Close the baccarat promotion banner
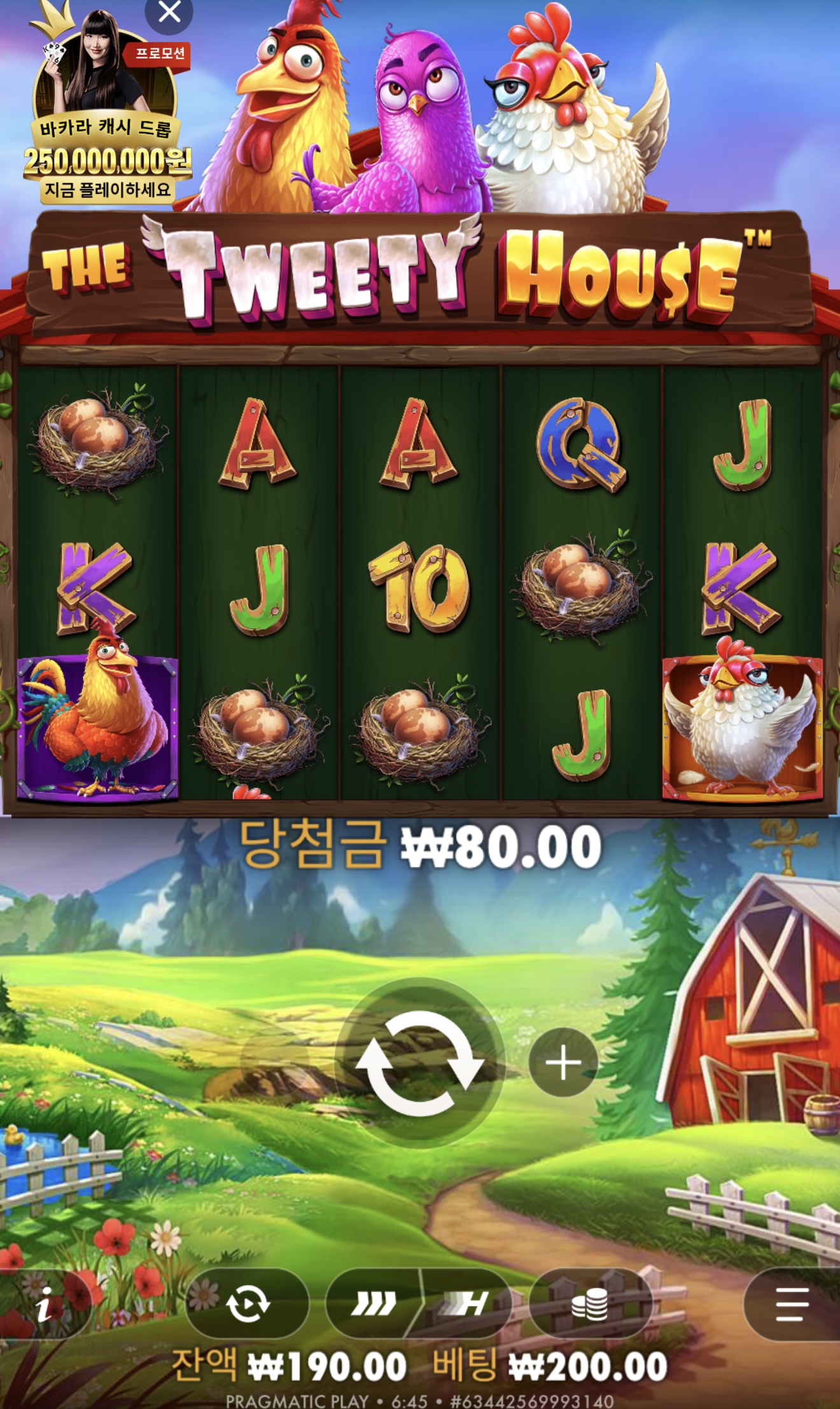Viewport: 840px width, 1409px height. pyautogui.click(x=169, y=13)
